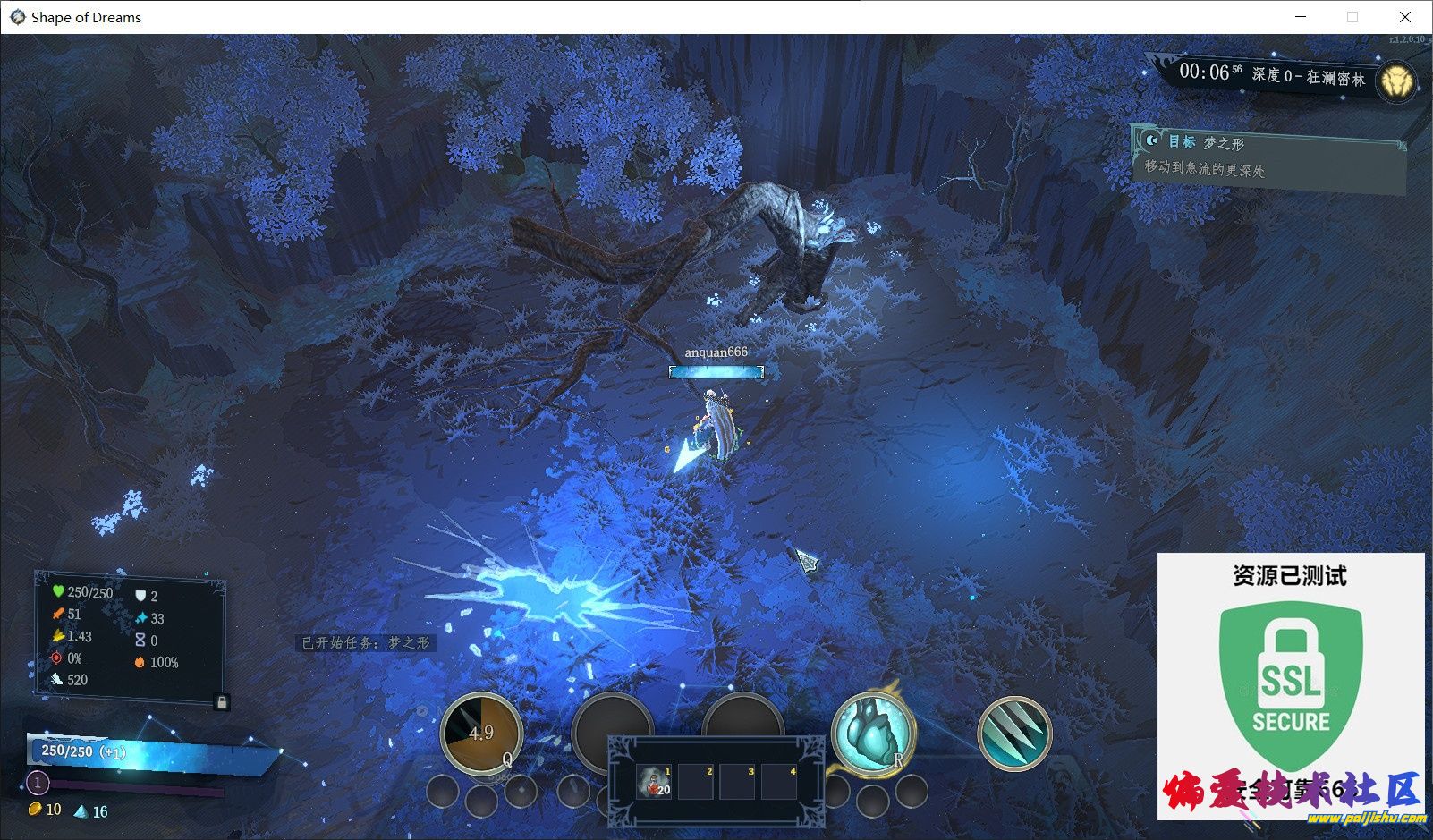This screenshot has width=1433, height=840.
Task: Select the red potion in slot 1
Action: (x=655, y=782)
